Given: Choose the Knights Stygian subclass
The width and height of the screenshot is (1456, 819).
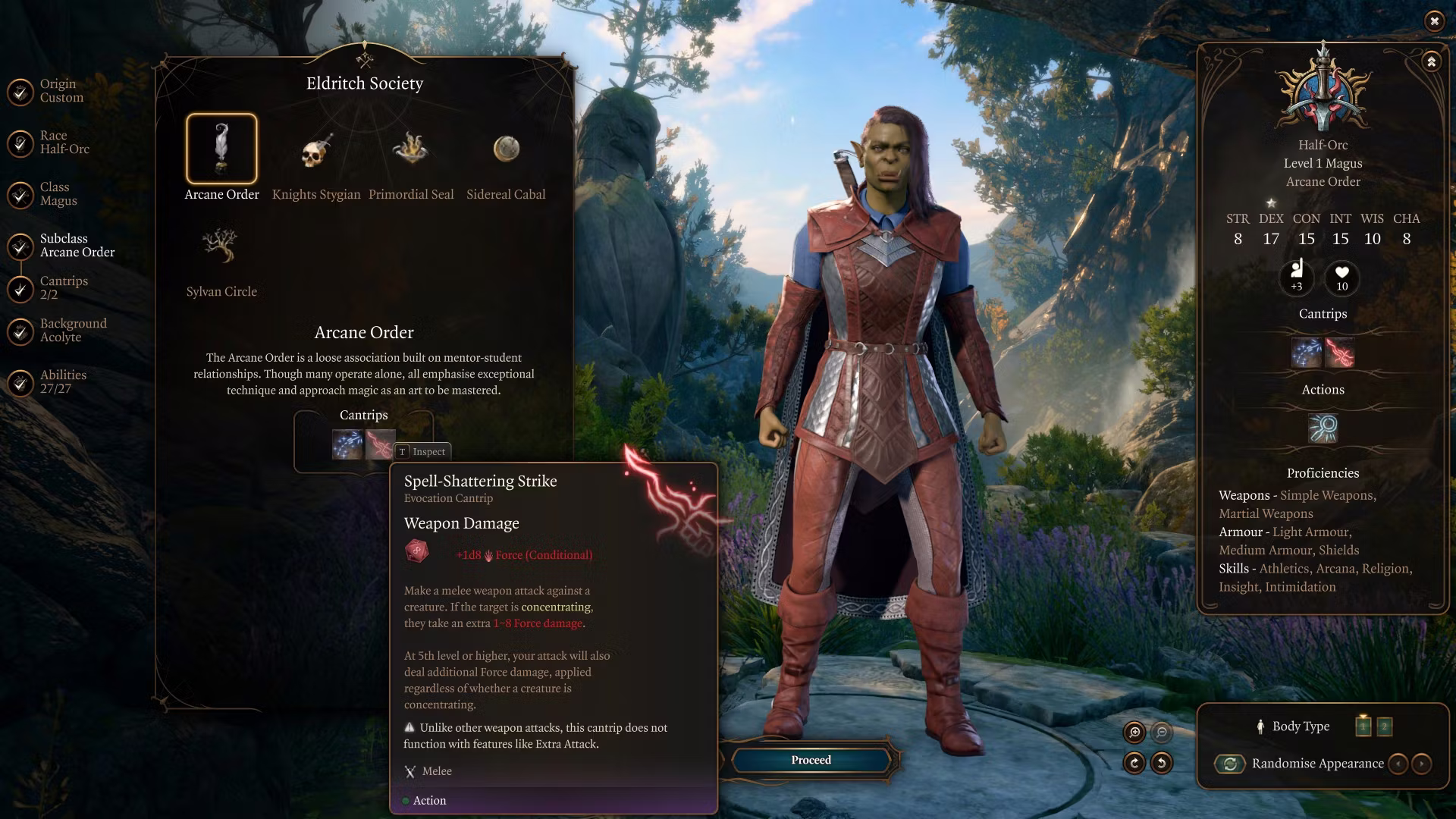Looking at the screenshot, I should click(x=316, y=152).
